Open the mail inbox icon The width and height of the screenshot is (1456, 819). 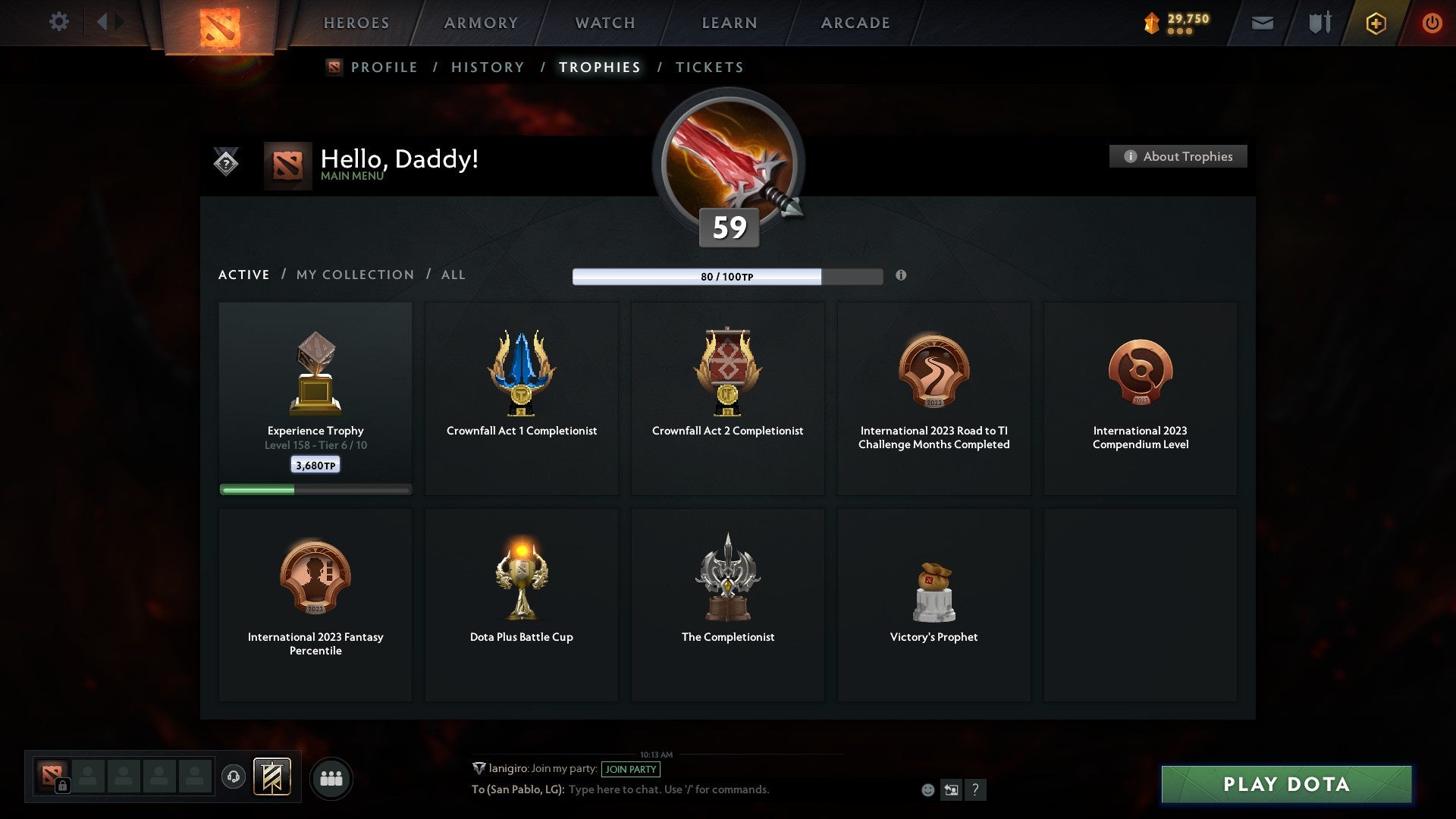[1263, 23]
